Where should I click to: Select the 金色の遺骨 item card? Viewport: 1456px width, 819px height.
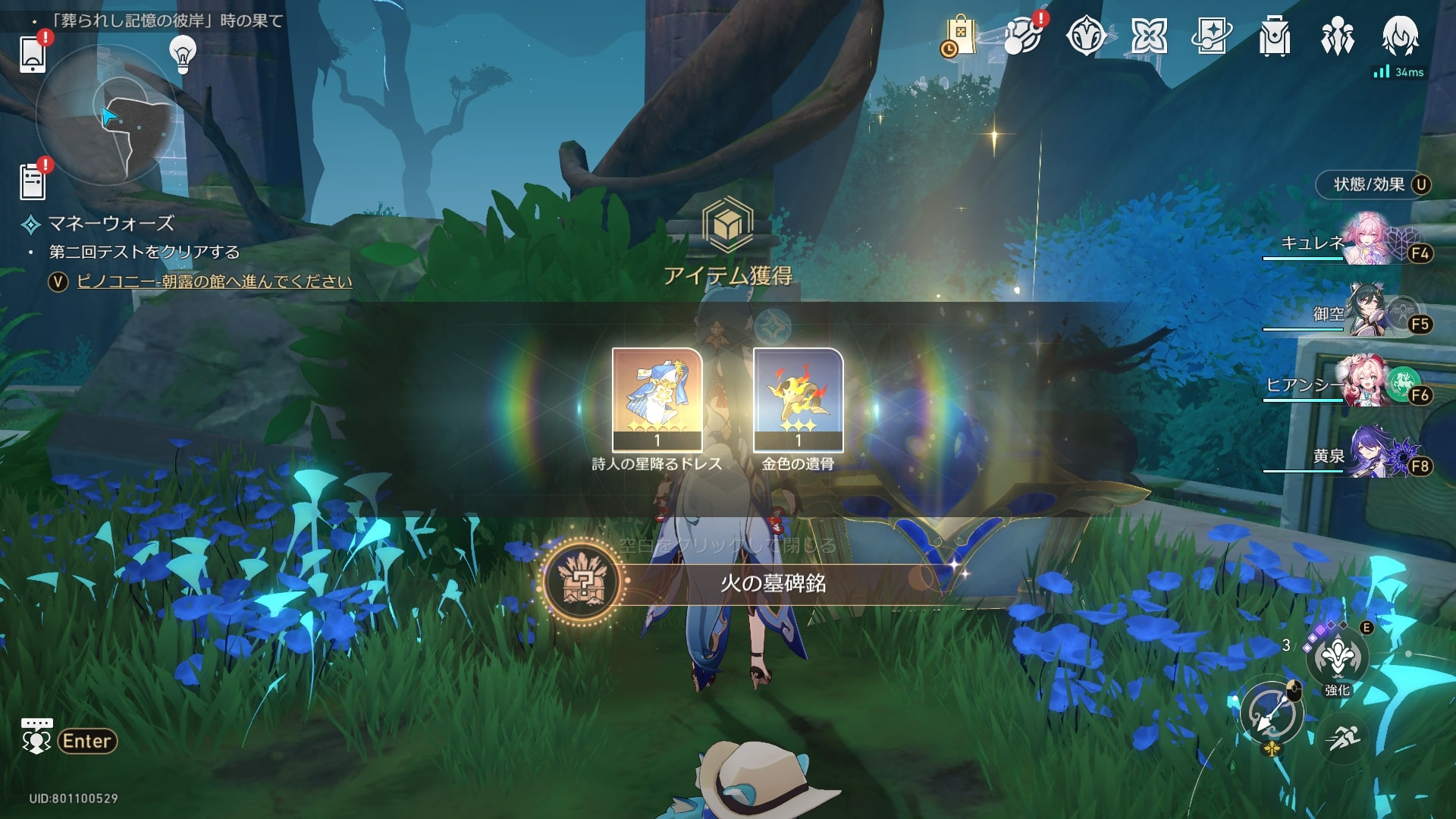click(x=798, y=399)
